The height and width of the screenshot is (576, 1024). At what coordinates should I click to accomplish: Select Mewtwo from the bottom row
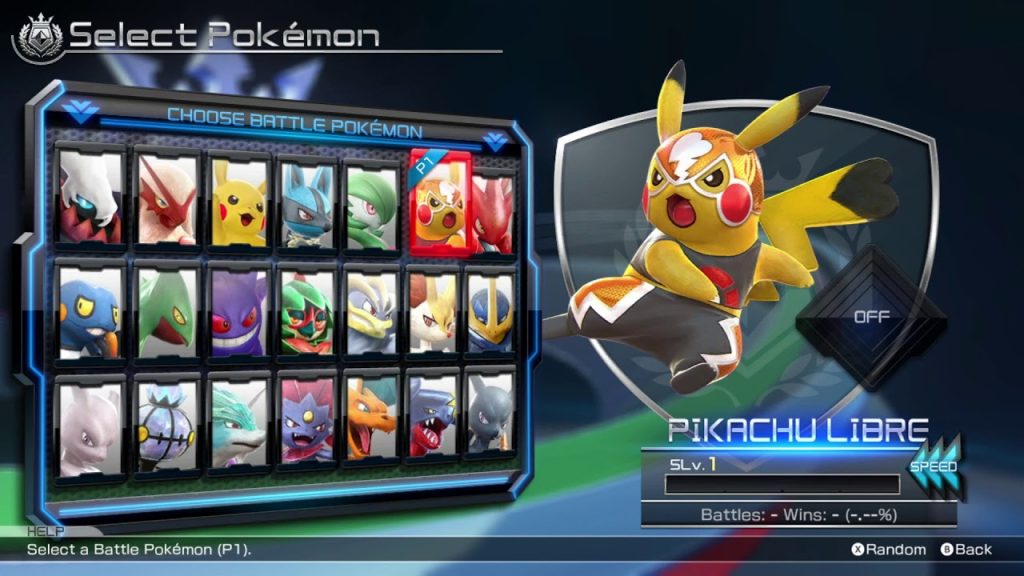tap(90, 427)
